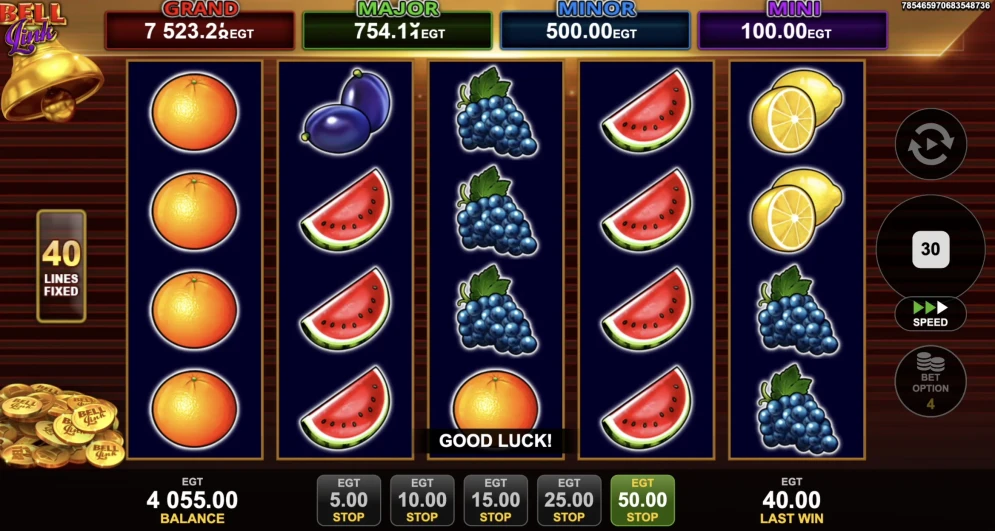The width and height of the screenshot is (995, 531).
Task: View the Major jackpot panel
Action: coord(397,30)
